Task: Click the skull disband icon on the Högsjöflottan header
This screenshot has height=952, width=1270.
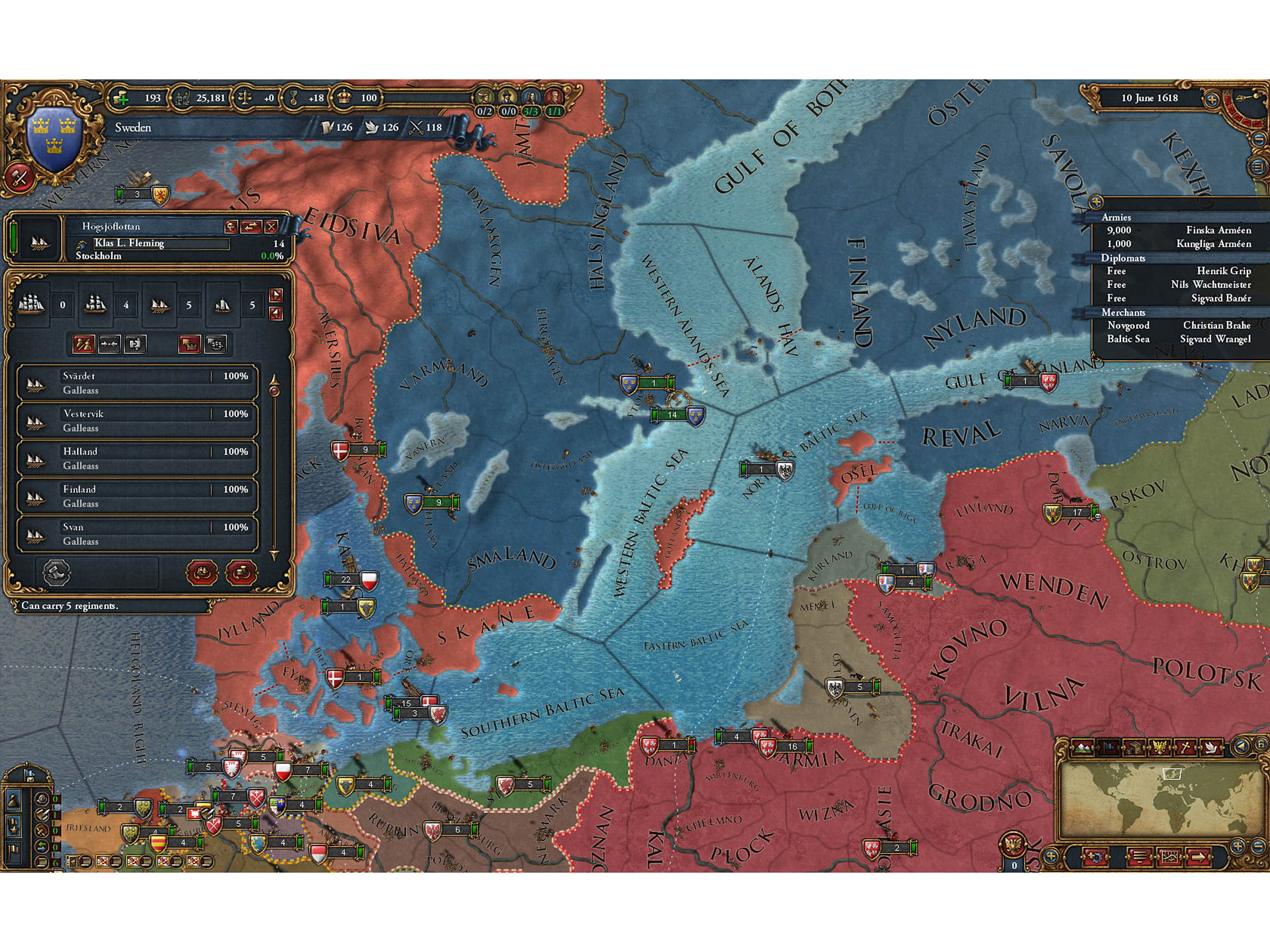Action: [233, 227]
